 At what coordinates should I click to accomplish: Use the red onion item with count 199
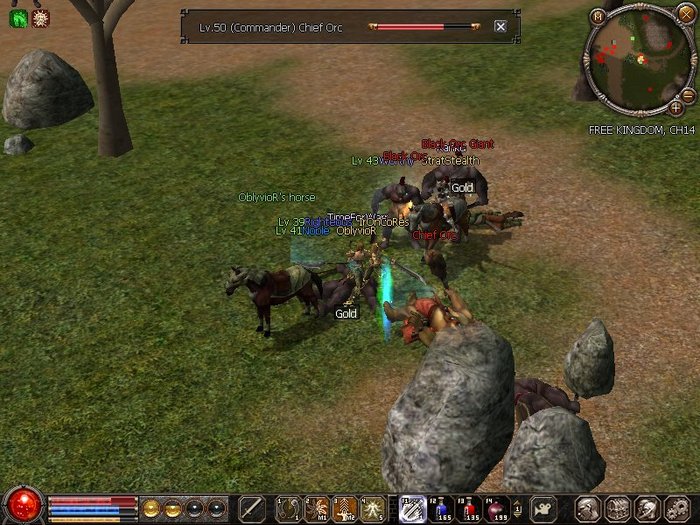[x=495, y=508]
